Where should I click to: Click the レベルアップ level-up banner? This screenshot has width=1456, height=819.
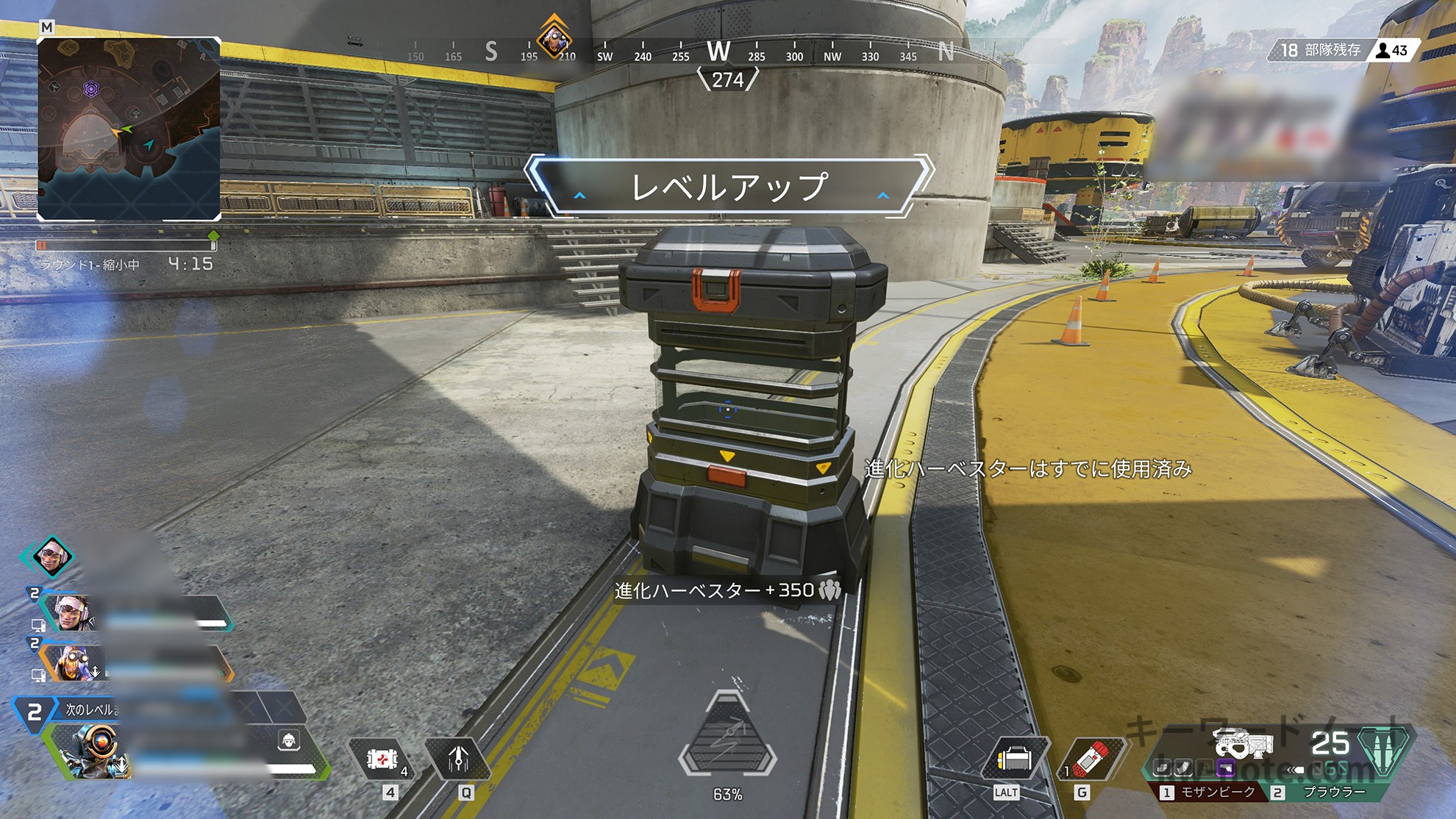729,187
